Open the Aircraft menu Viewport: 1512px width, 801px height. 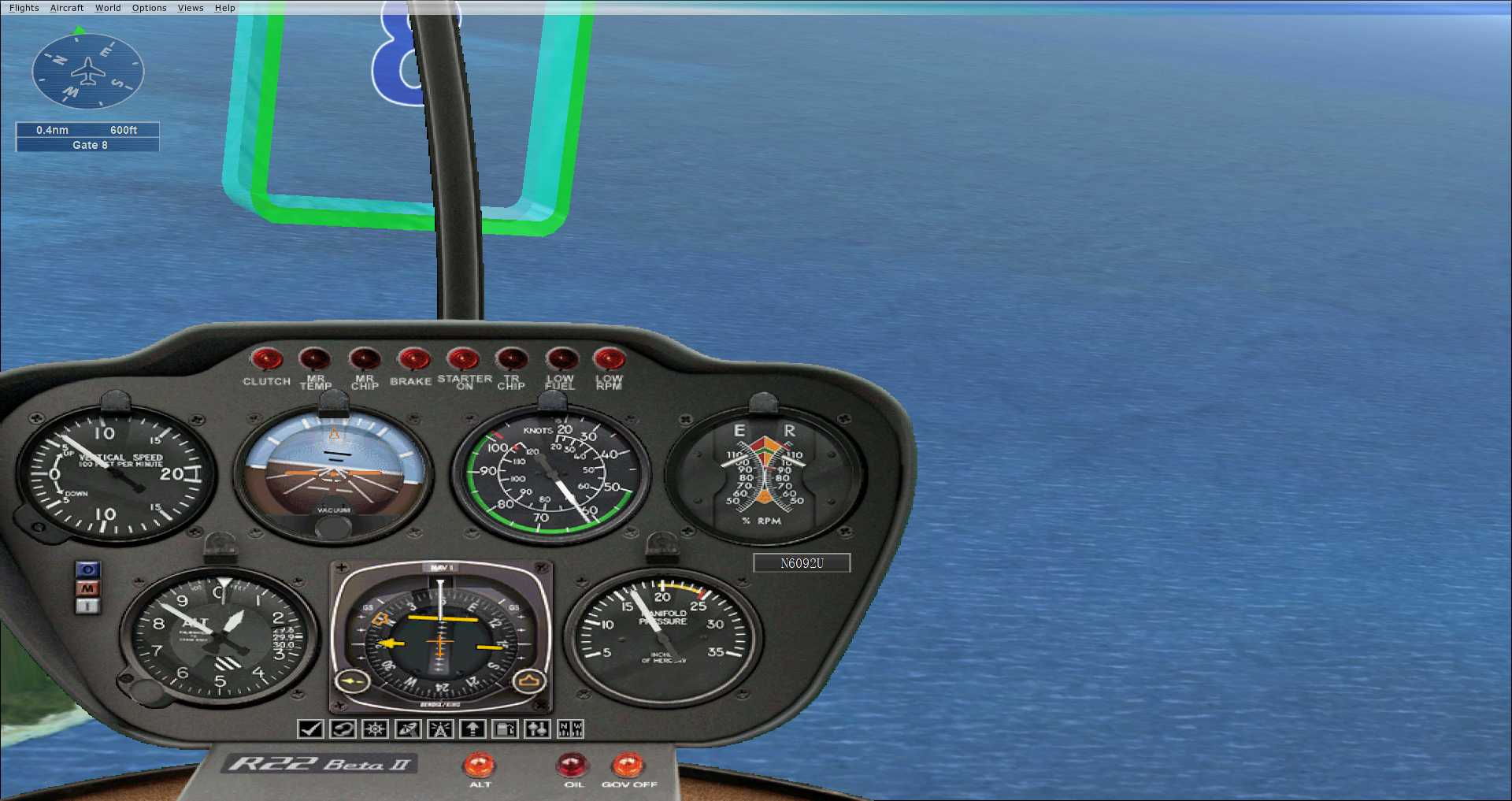click(x=66, y=7)
